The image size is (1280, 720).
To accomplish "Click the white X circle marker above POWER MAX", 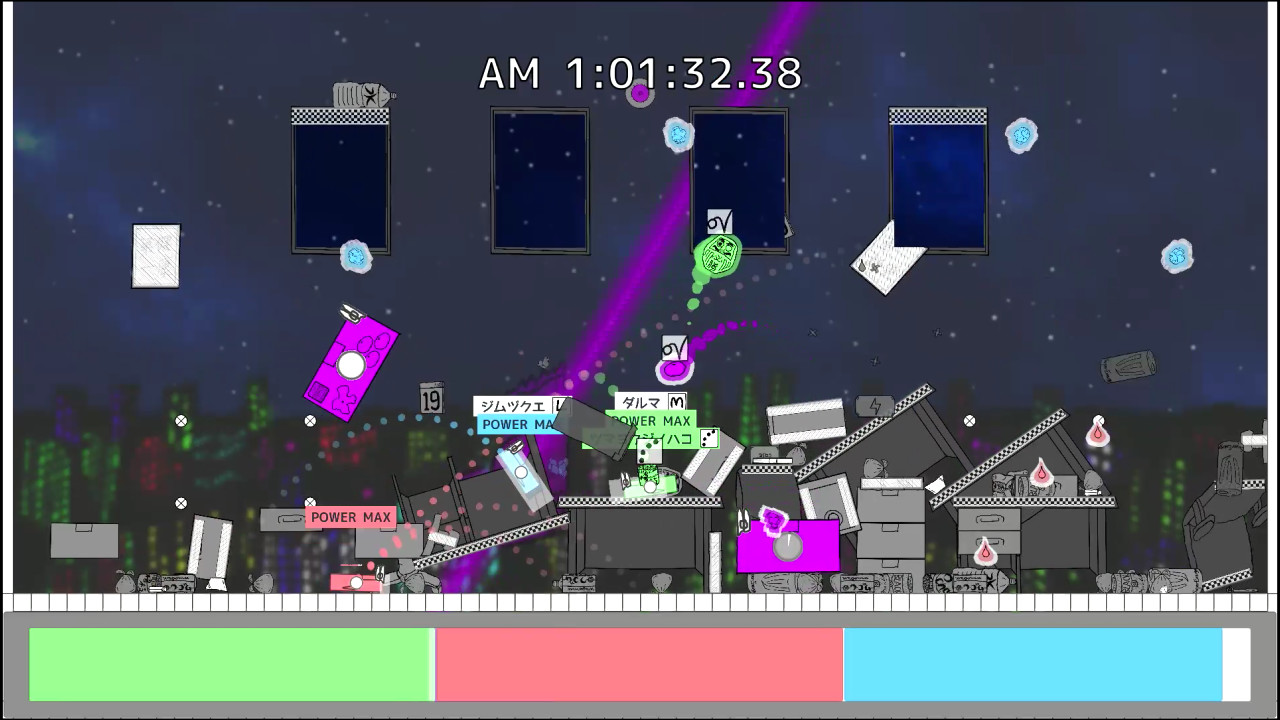I will 308,500.
